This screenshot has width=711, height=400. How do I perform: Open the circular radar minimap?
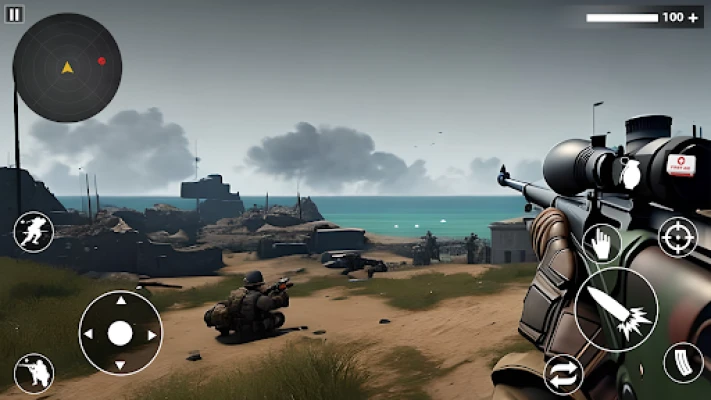click(67, 68)
